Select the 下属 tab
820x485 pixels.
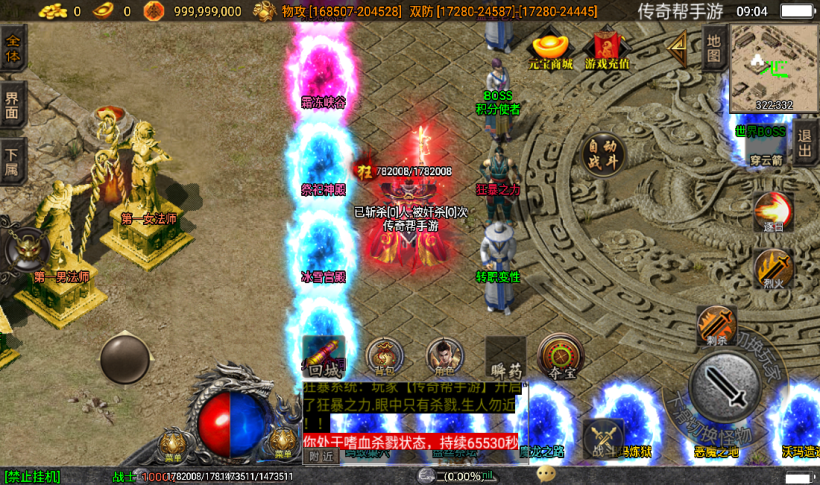13,160
